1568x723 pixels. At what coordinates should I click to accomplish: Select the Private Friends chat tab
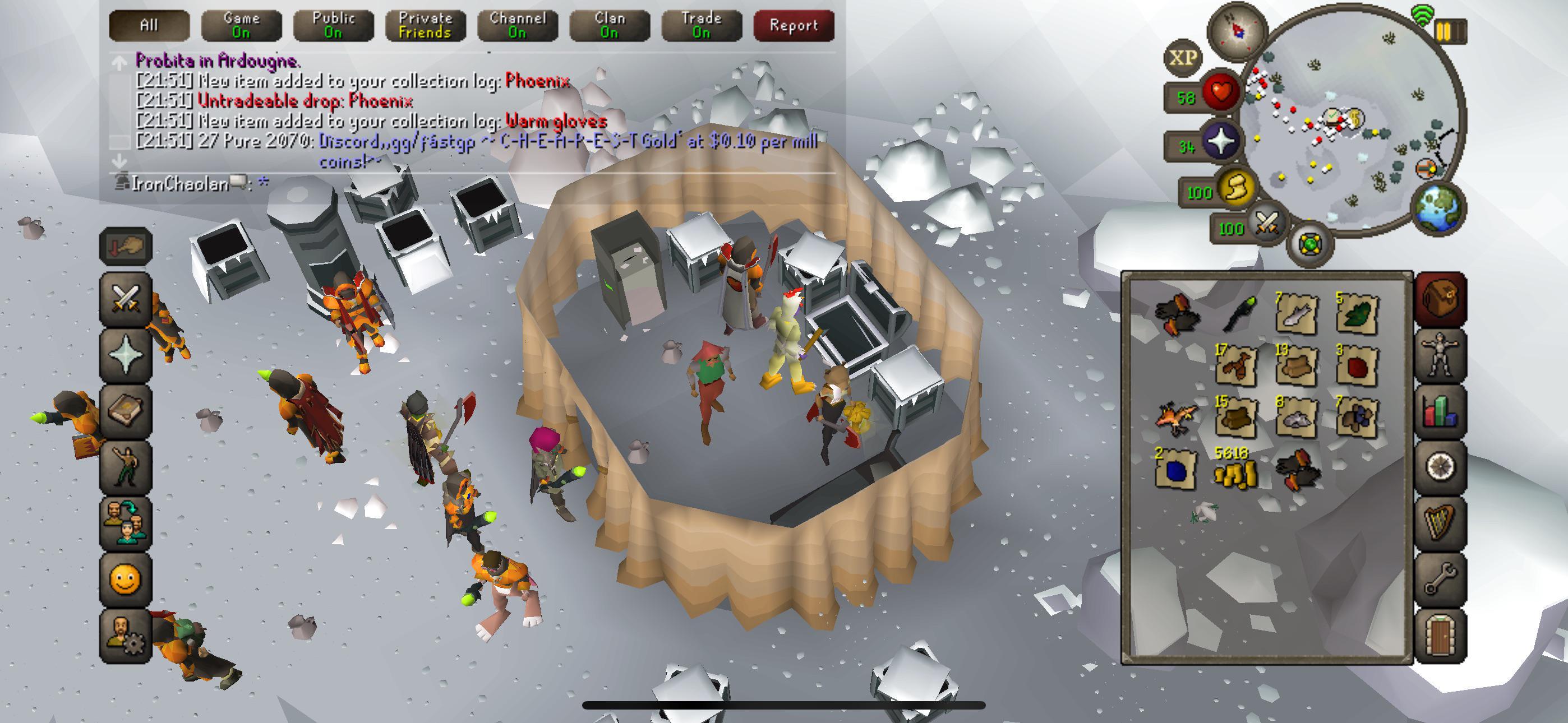coord(425,26)
